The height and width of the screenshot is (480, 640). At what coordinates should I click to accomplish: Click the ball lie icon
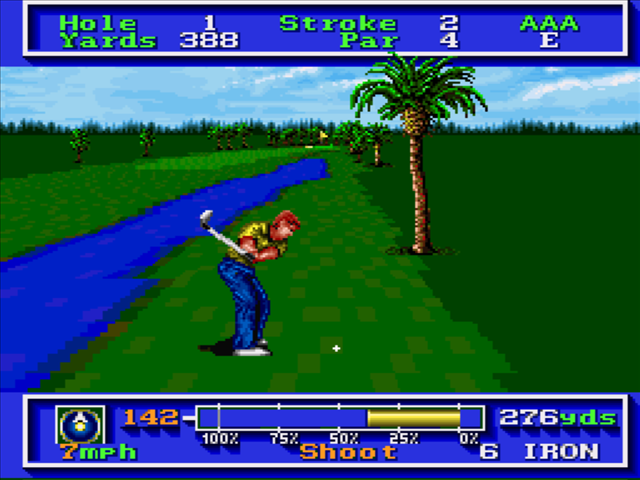coord(75,423)
